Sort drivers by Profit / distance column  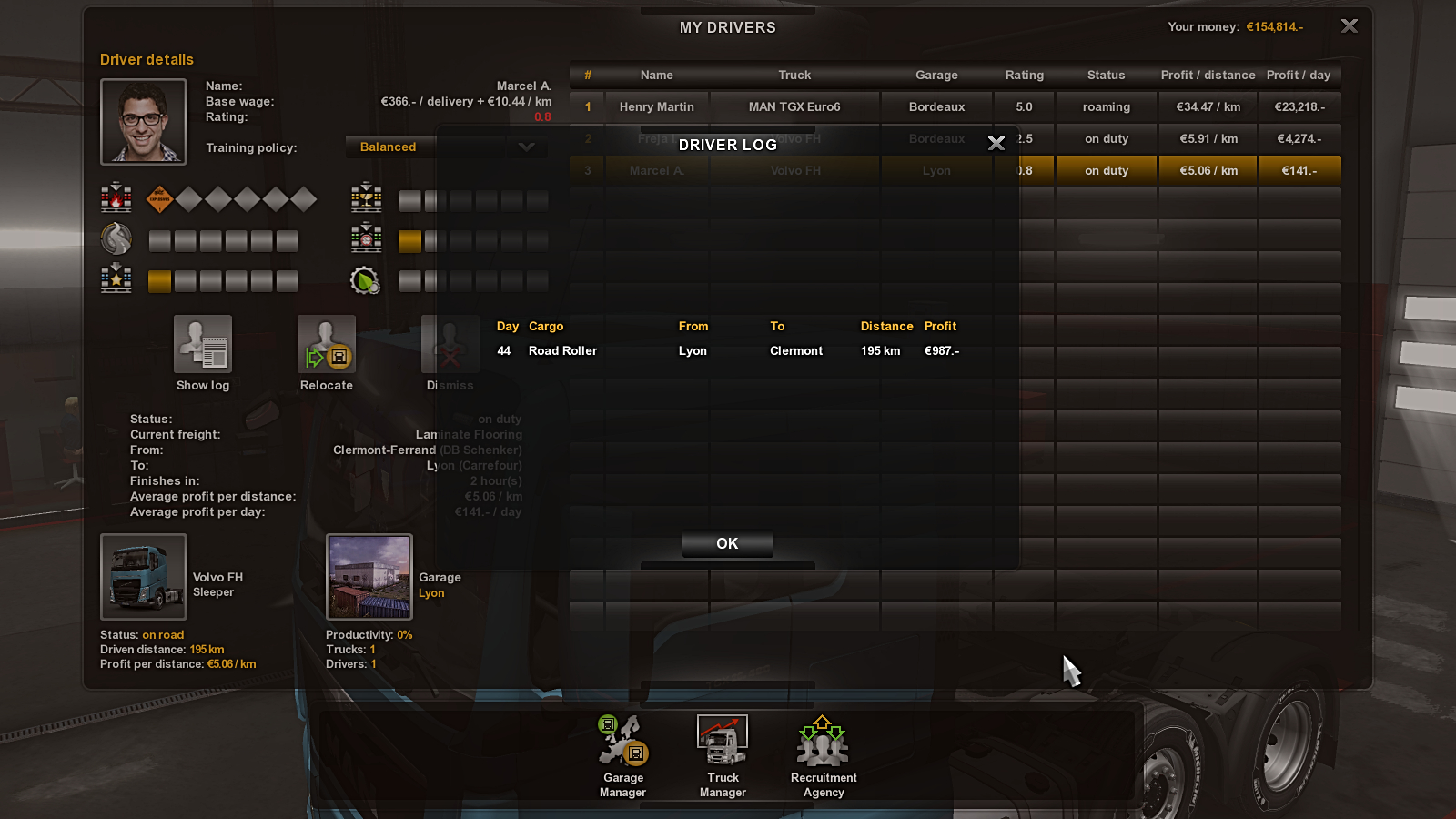pos(1208,75)
